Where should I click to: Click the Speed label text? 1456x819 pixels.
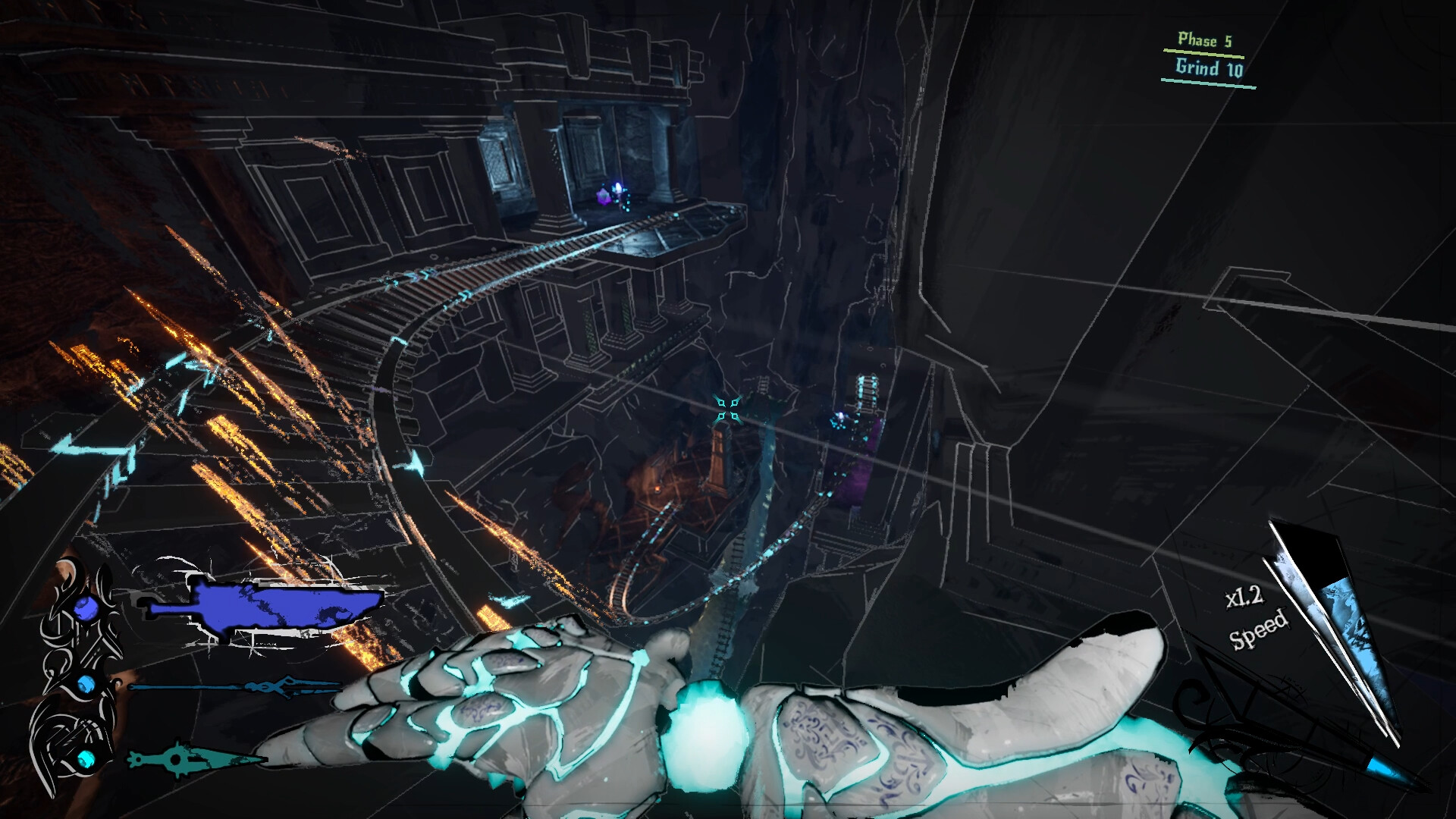tap(1258, 632)
